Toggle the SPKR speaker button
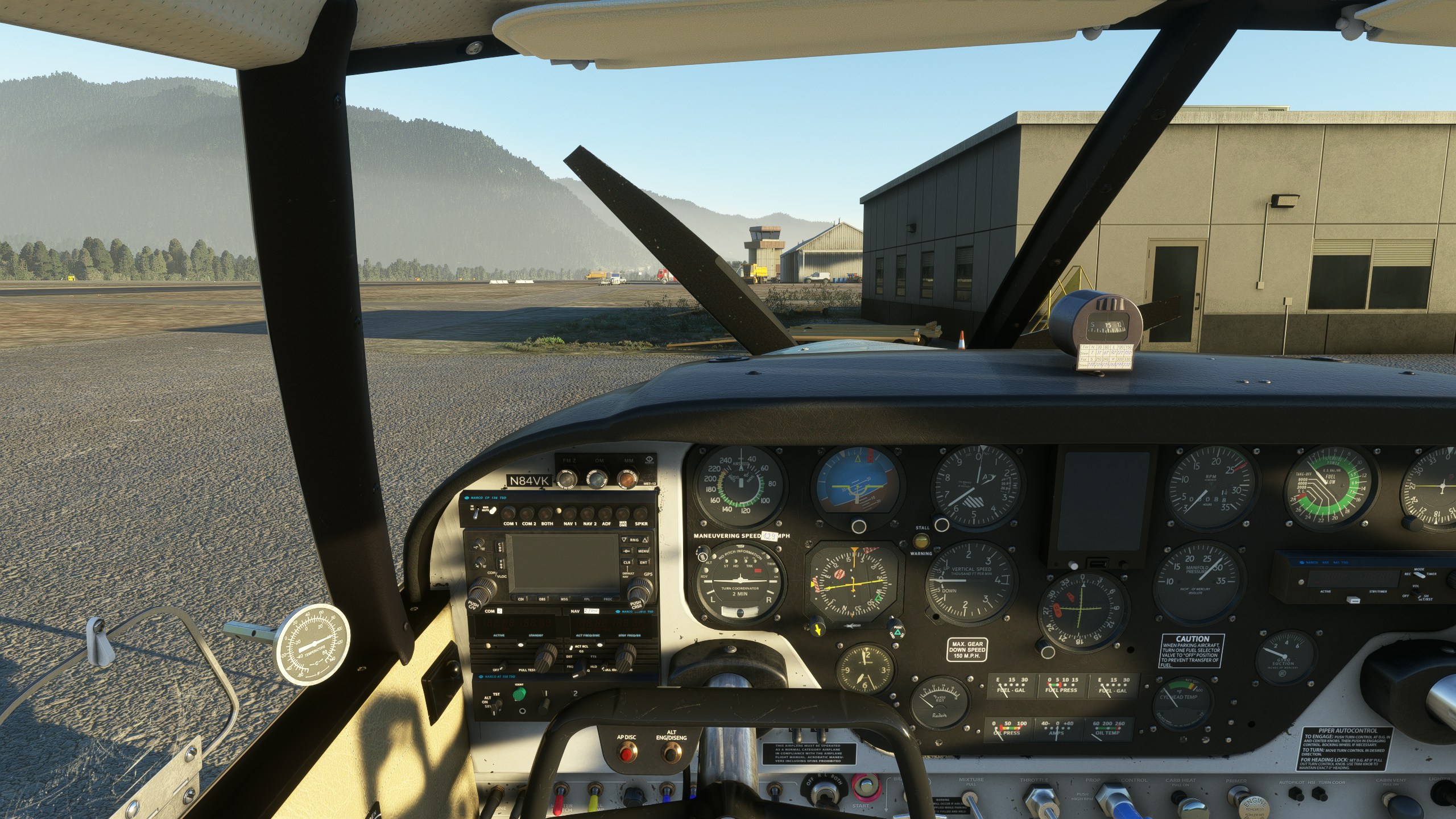This screenshot has height=819, width=1456. click(641, 512)
